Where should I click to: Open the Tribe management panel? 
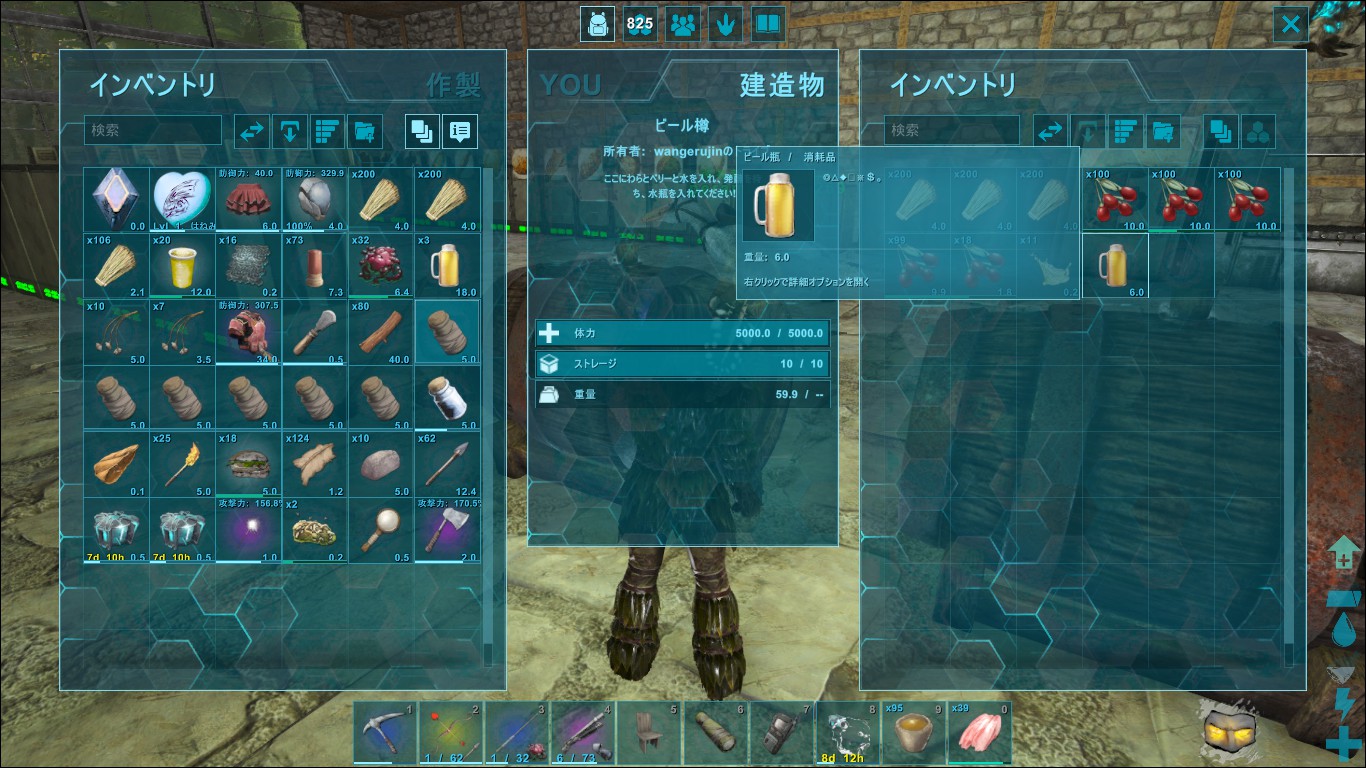tap(682, 23)
